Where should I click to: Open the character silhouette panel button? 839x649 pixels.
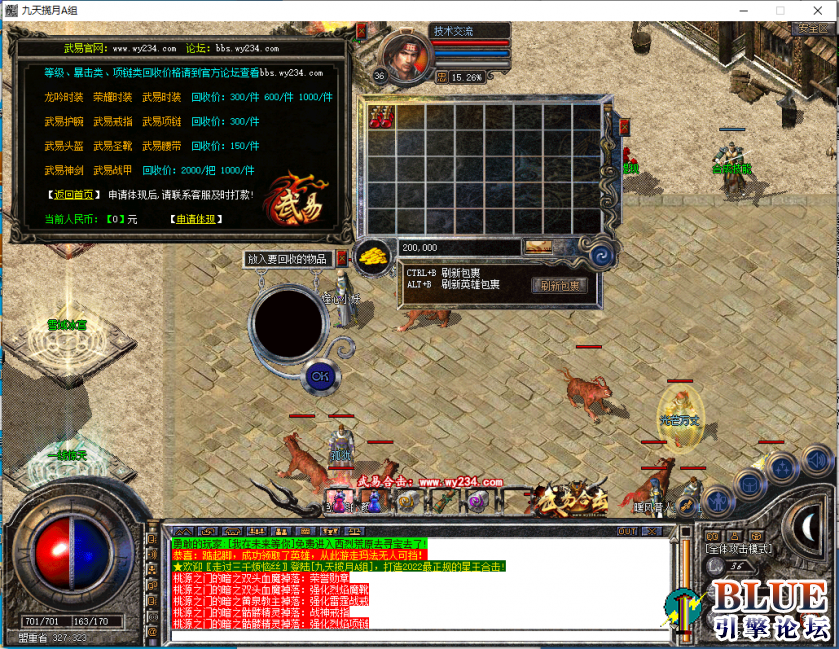pos(717,500)
